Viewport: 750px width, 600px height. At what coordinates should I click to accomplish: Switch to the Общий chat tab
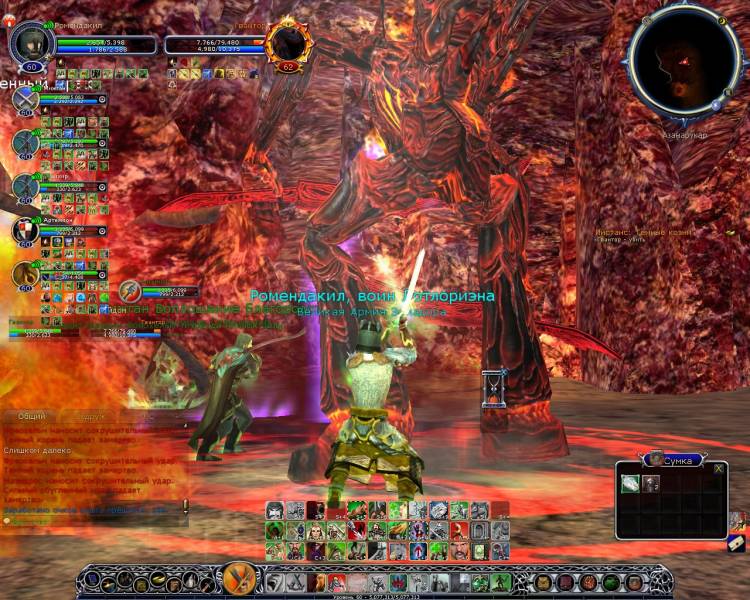tap(32, 416)
